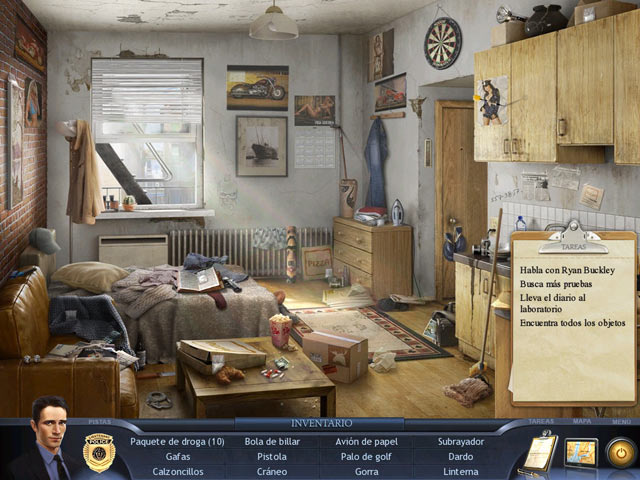640x480 pixels.
Task: Choose 'Pistola' in the inventory list
Action: [272, 456]
